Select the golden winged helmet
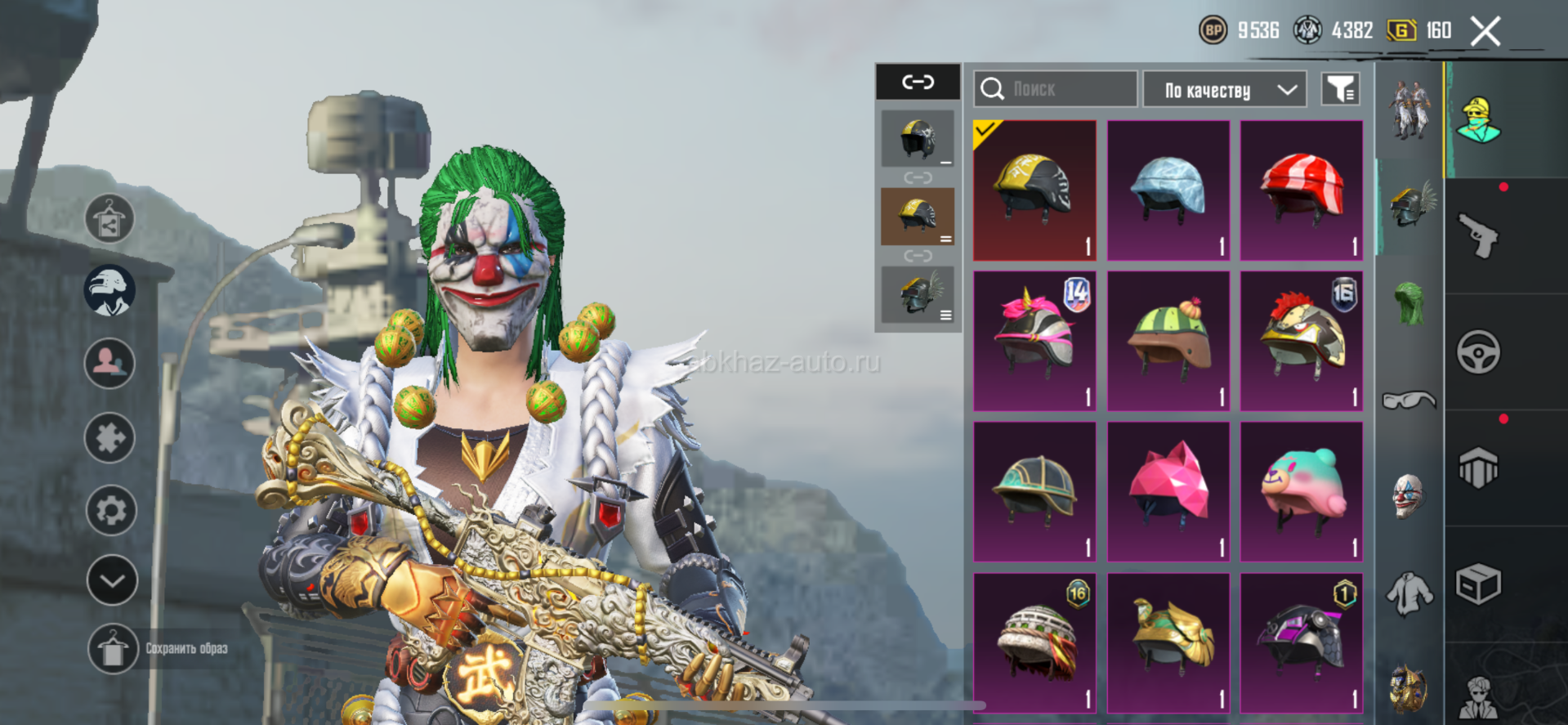1568x725 pixels. (1168, 642)
